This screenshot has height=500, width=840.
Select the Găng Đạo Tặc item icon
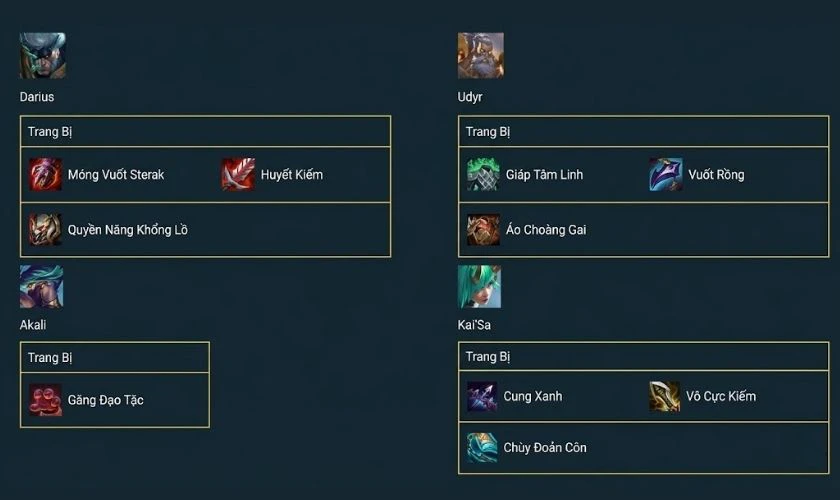pos(45,400)
